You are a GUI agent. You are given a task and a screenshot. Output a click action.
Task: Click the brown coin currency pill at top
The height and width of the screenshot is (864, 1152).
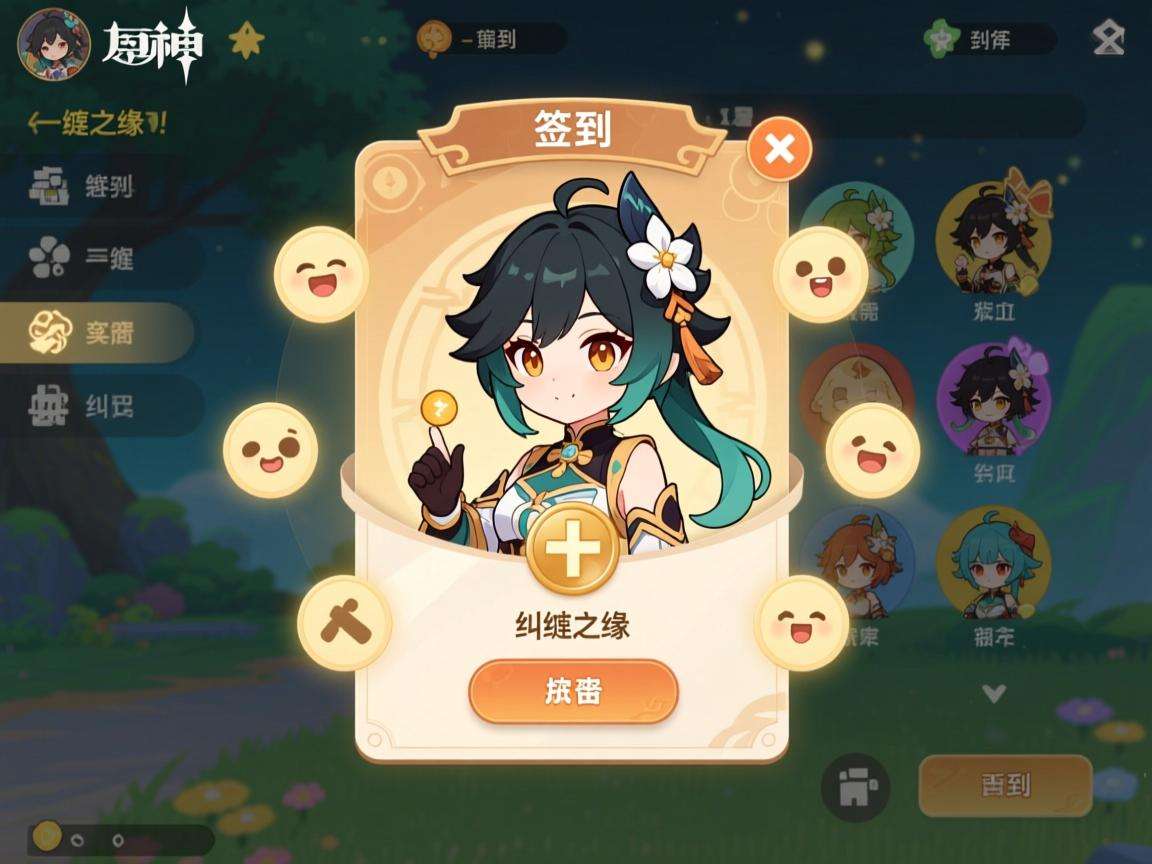coord(492,39)
